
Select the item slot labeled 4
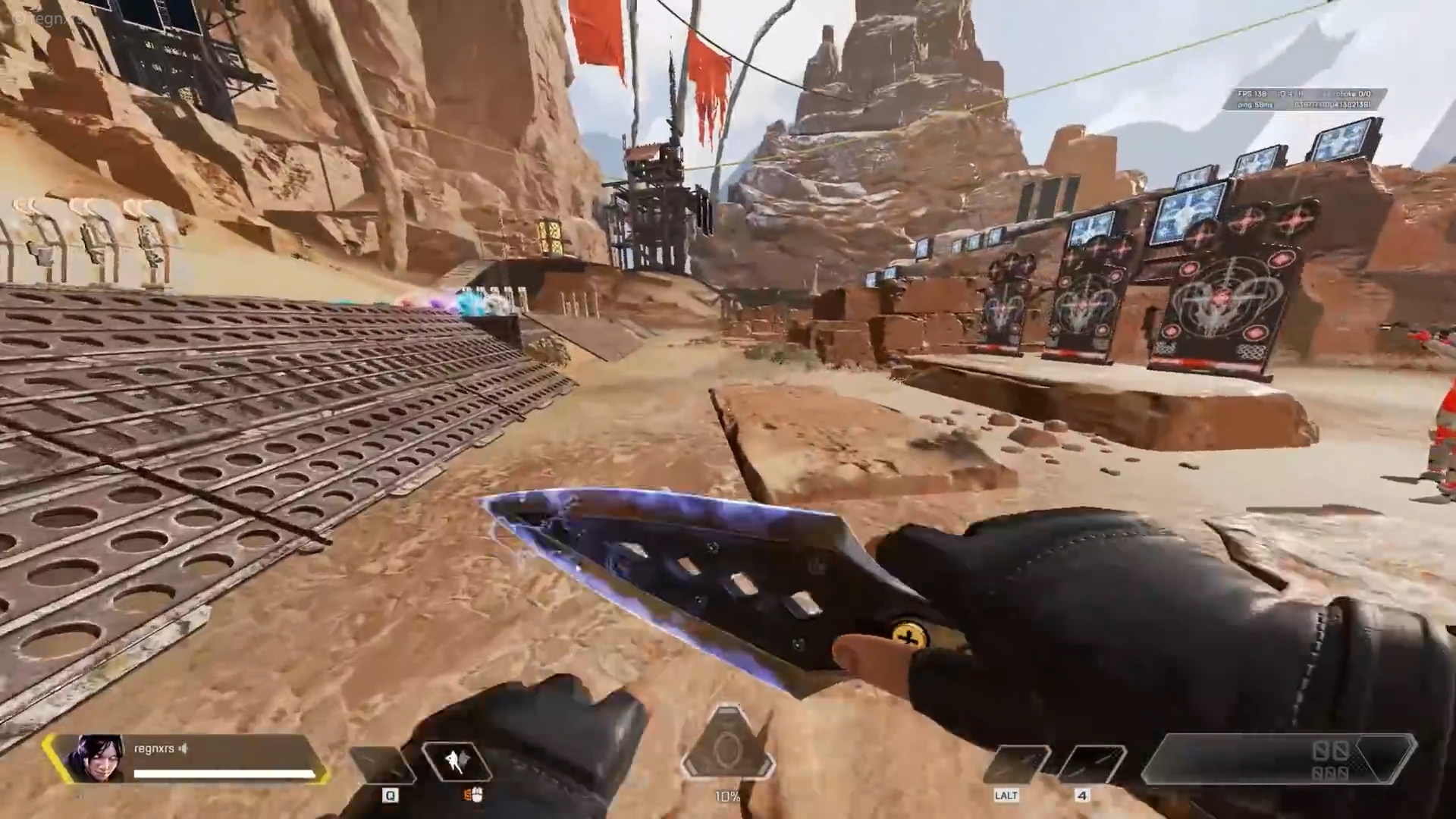pos(1090,764)
